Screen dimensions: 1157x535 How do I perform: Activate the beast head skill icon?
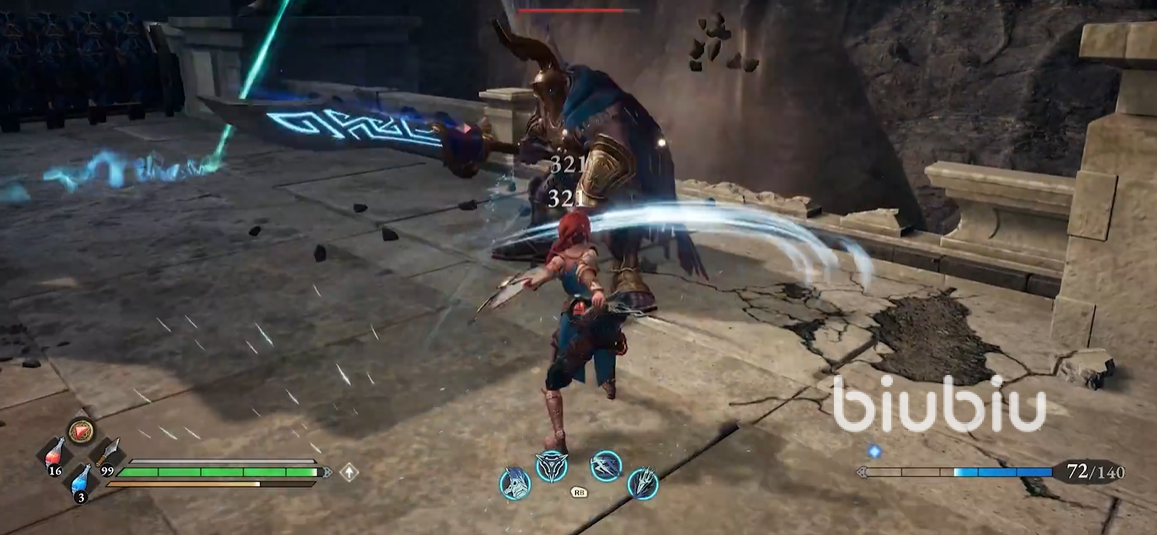coord(514,483)
